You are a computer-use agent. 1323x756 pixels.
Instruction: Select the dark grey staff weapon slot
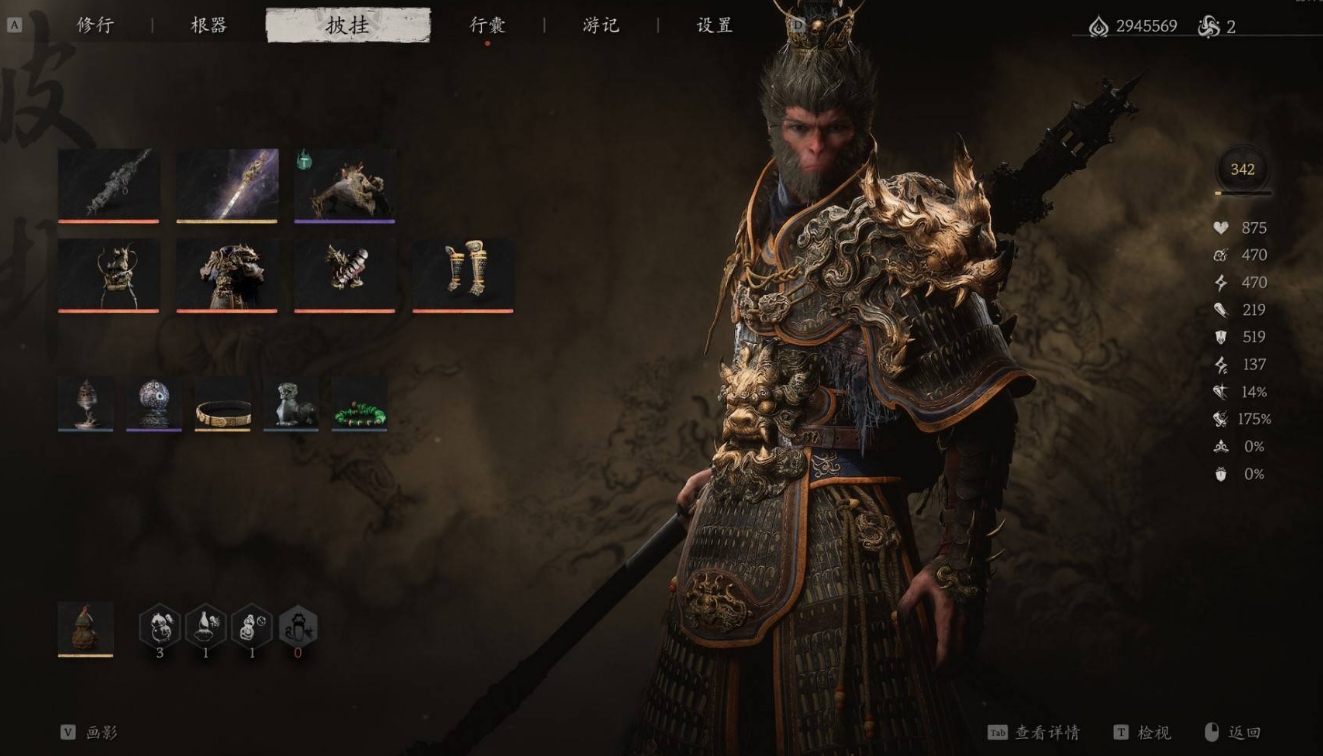click(108, 185)
